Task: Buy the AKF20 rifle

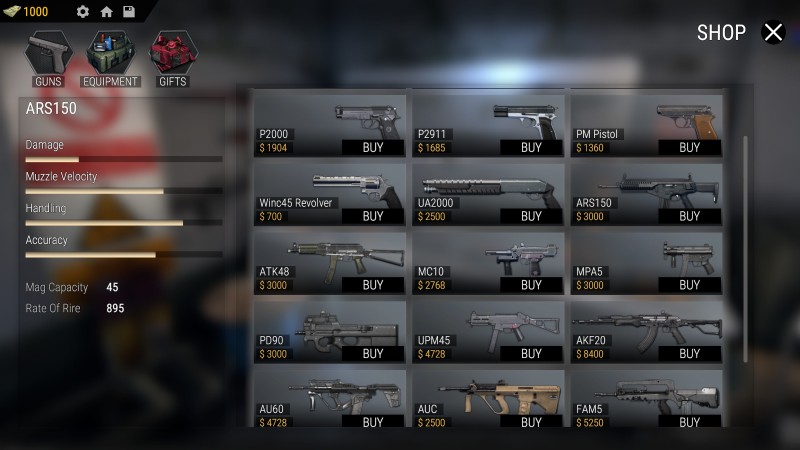Action: 689,354
